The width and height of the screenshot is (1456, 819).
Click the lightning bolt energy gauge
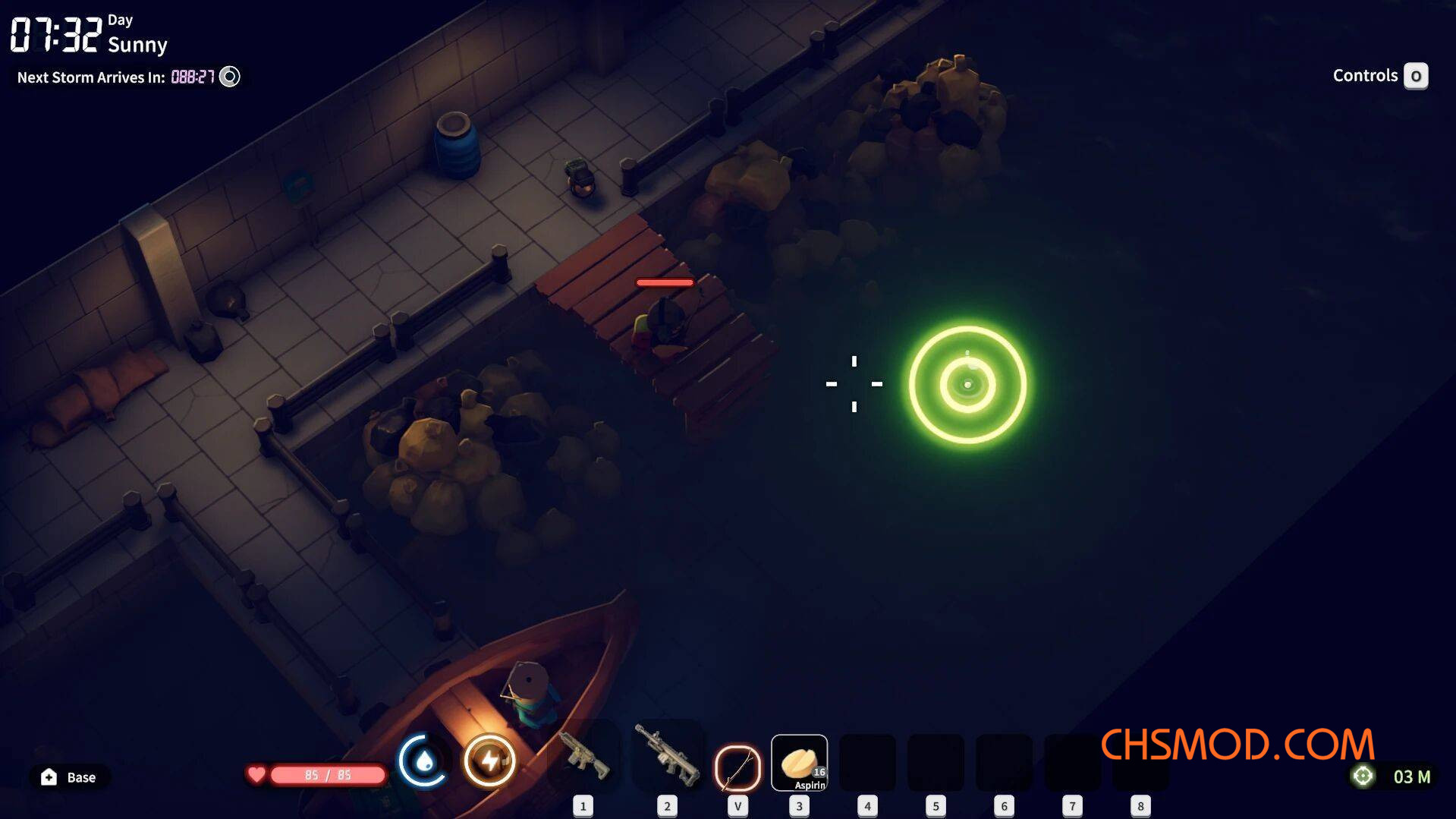[x=489, y=761]
